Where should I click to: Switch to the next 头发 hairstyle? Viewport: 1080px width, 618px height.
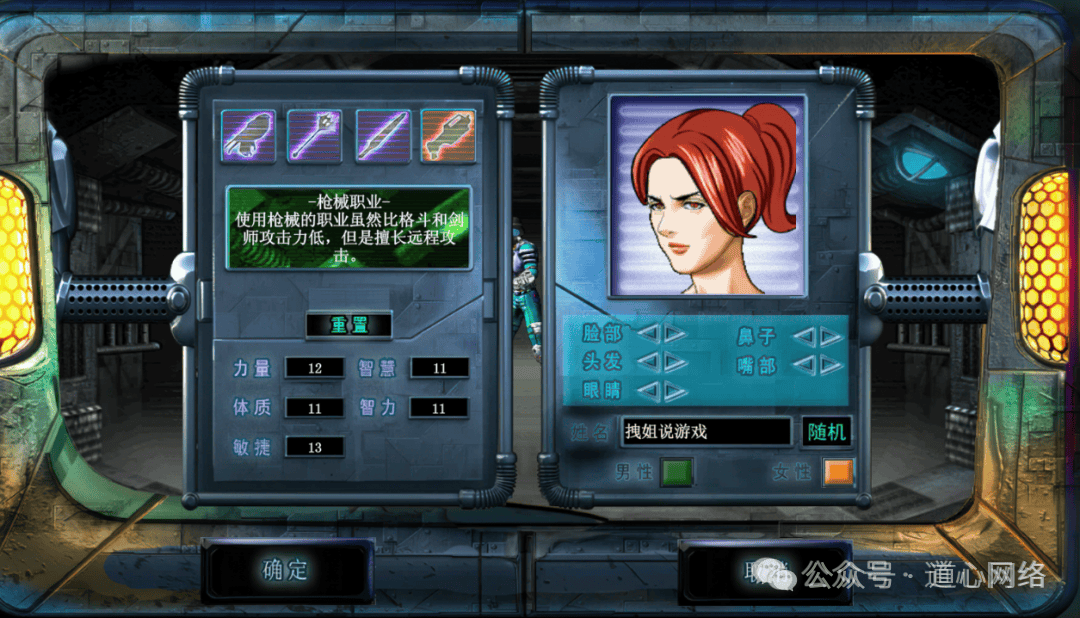(x=676, y=361)
